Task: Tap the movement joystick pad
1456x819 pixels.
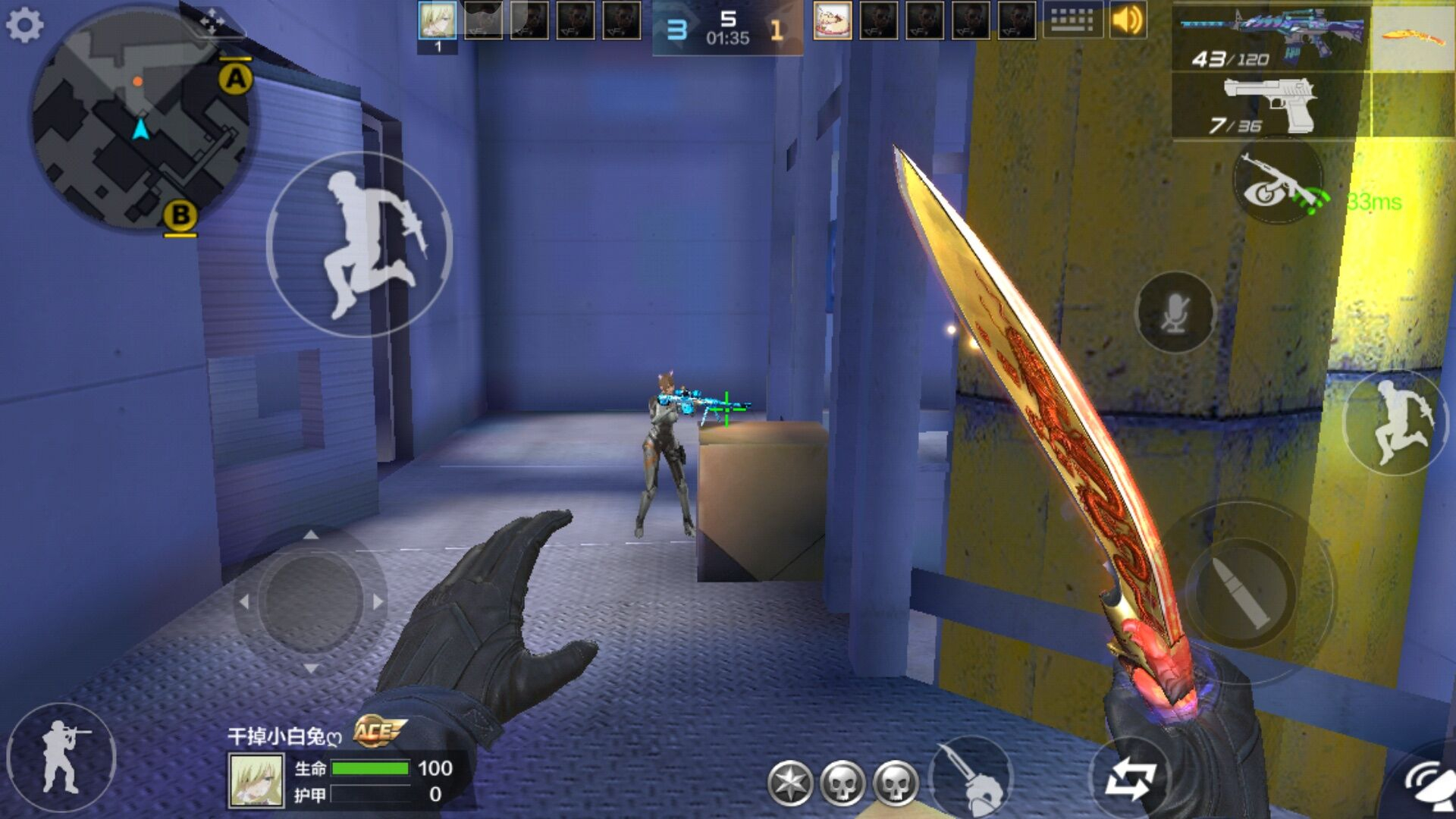Action: click(311, 601)
